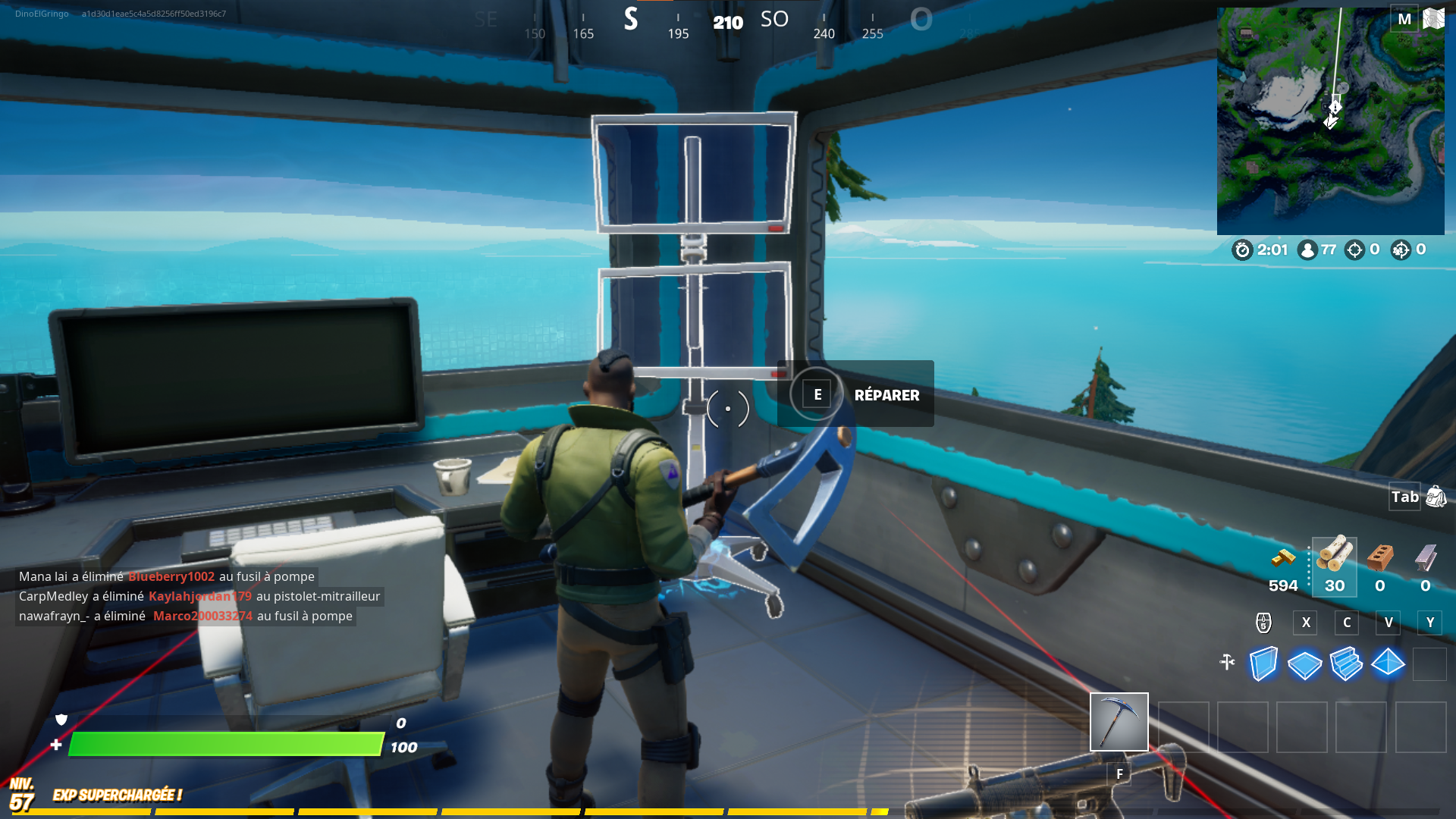Viewport: 1456px width, 819px height.
Task: Select the pickaxe in the hotbar
Action: pyautogui.click(x=1119, y=722)
